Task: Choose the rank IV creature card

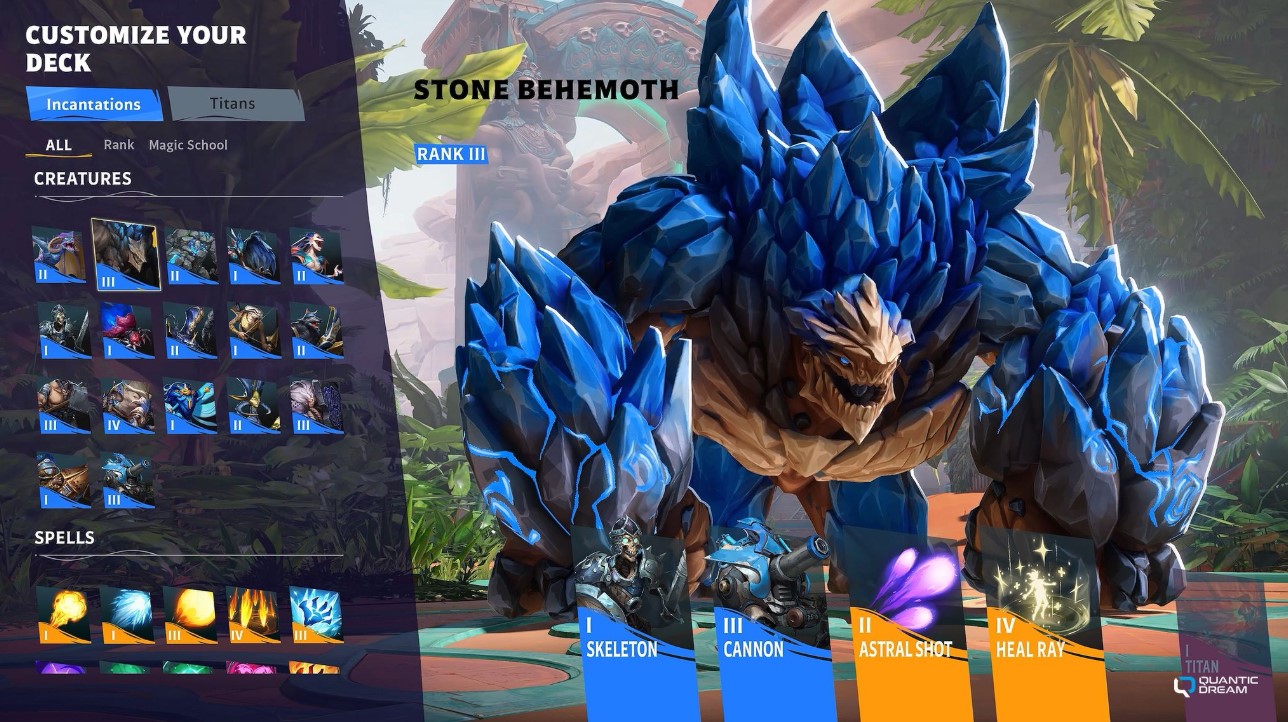Action: [x=127, y=405]
